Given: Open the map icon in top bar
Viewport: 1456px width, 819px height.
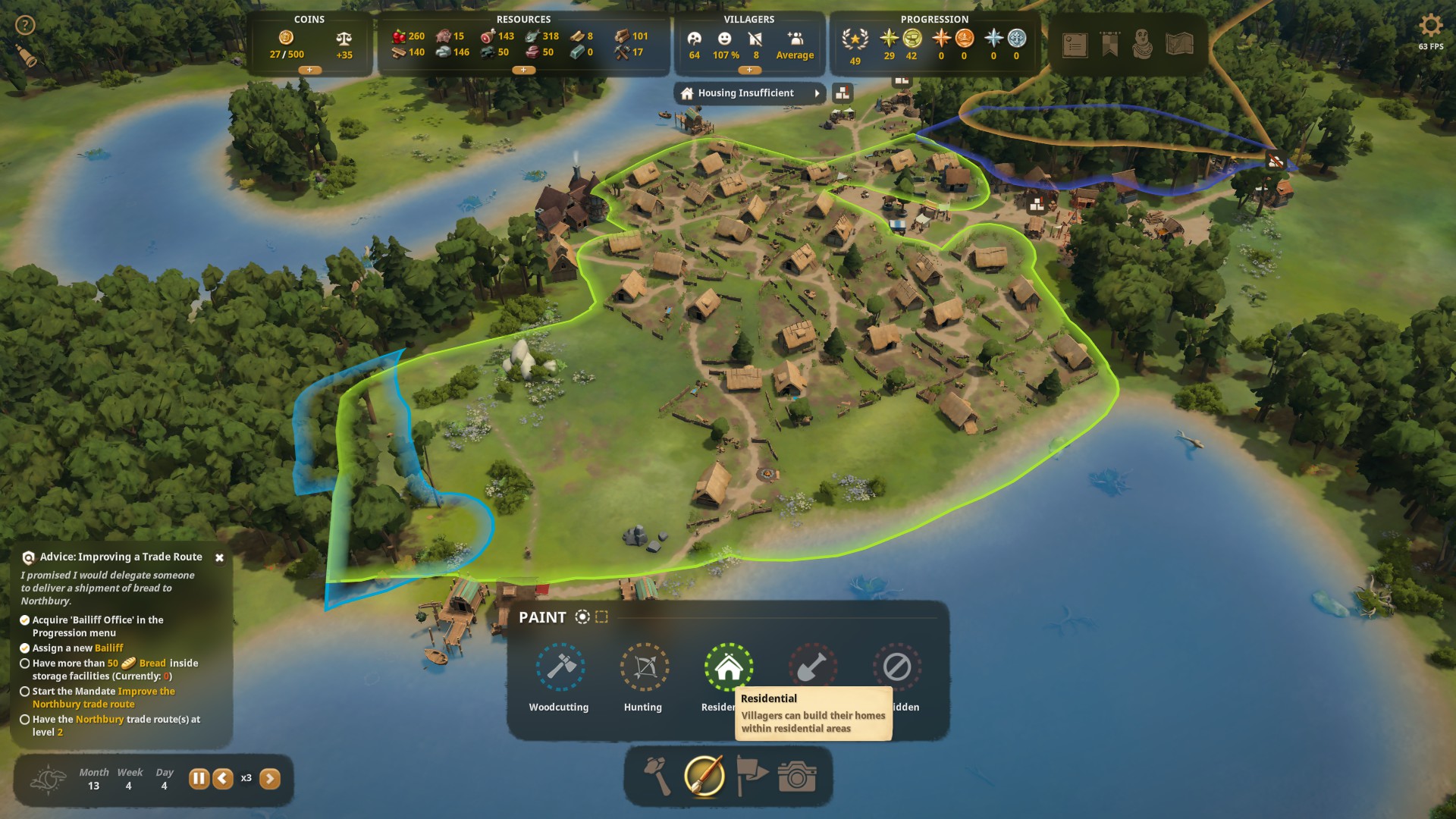Looking at the screenshot, I should tap(1179, 45).
